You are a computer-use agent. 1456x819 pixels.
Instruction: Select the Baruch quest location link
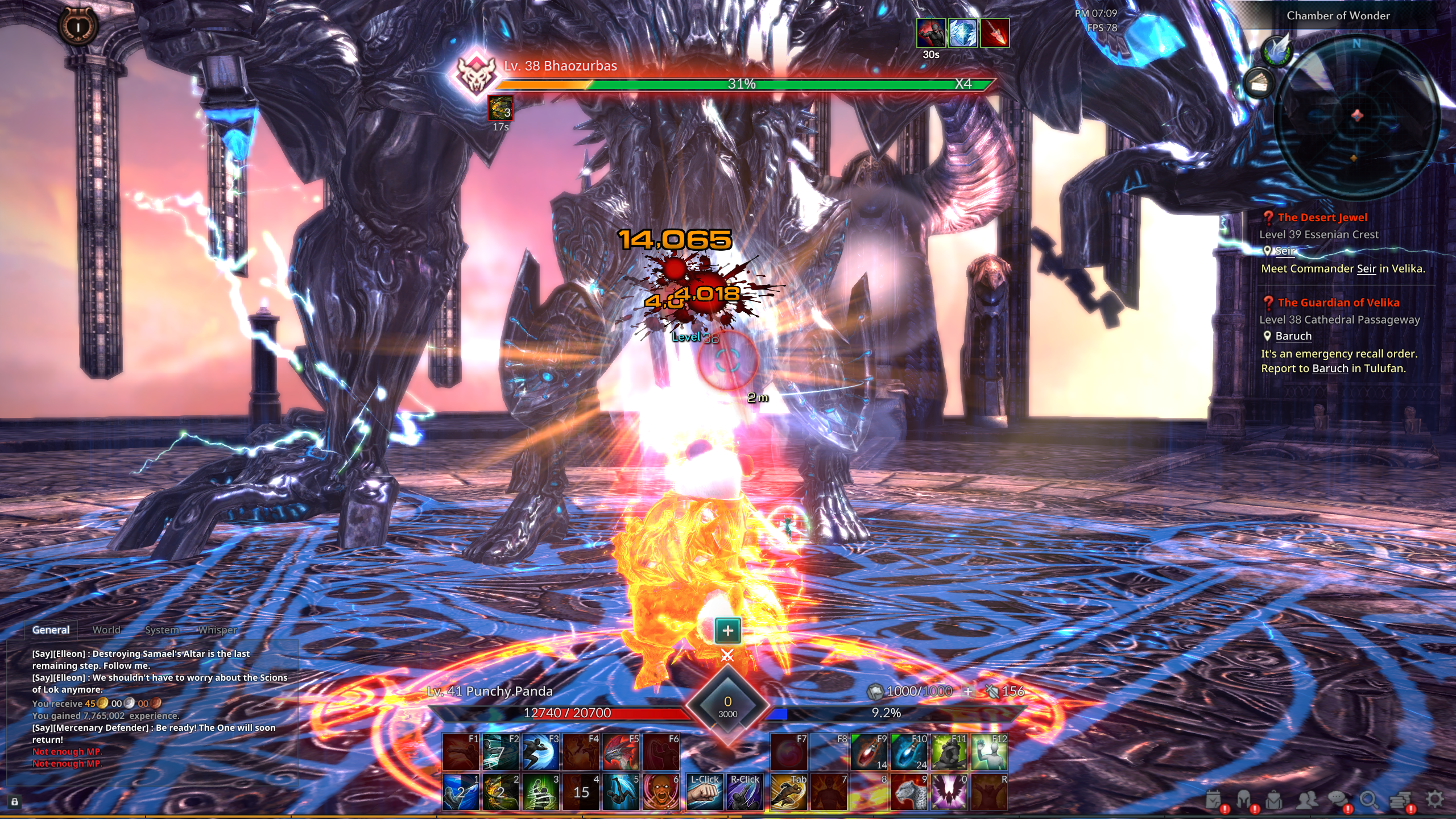click(1293, 336)
